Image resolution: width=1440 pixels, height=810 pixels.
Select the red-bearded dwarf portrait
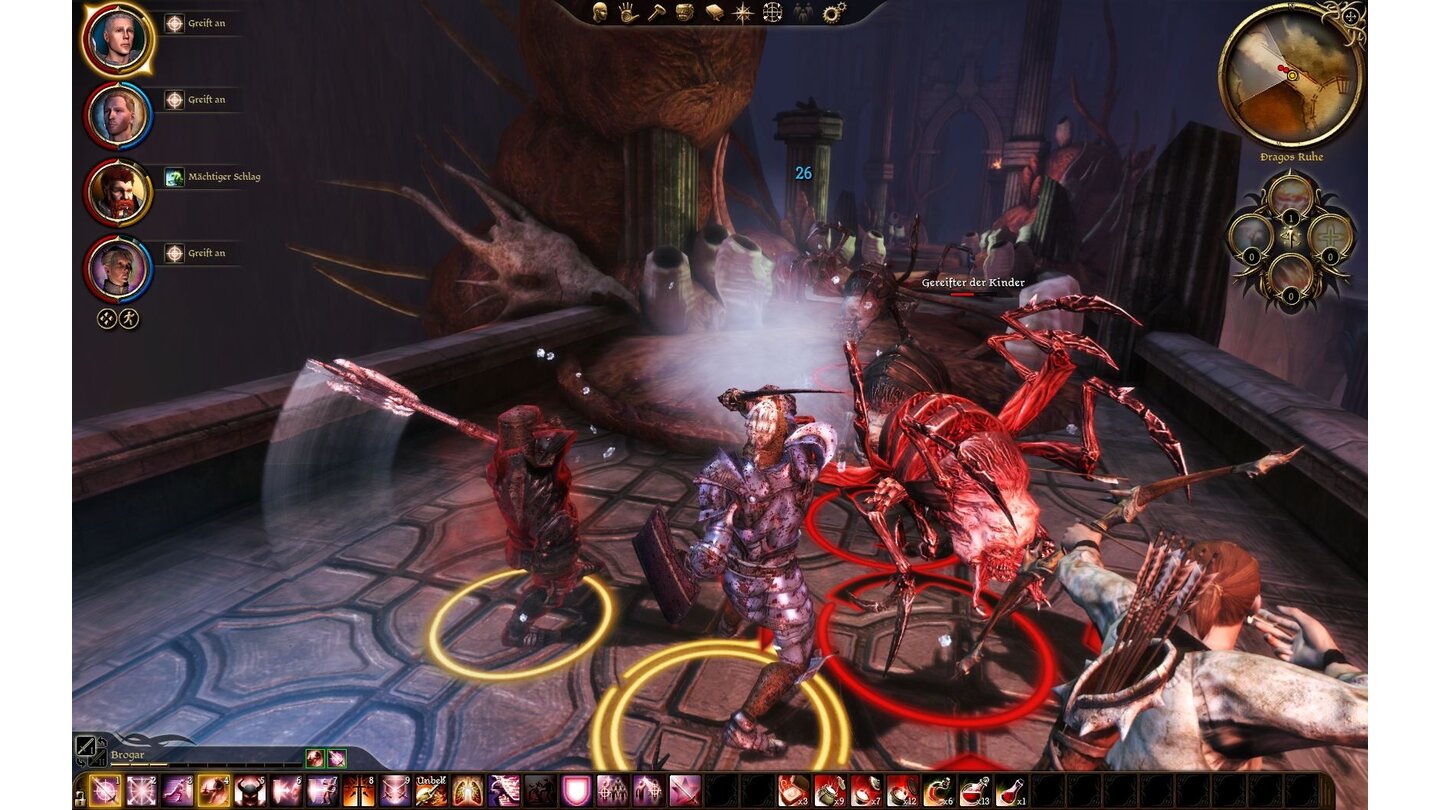(x=118, y=192)
